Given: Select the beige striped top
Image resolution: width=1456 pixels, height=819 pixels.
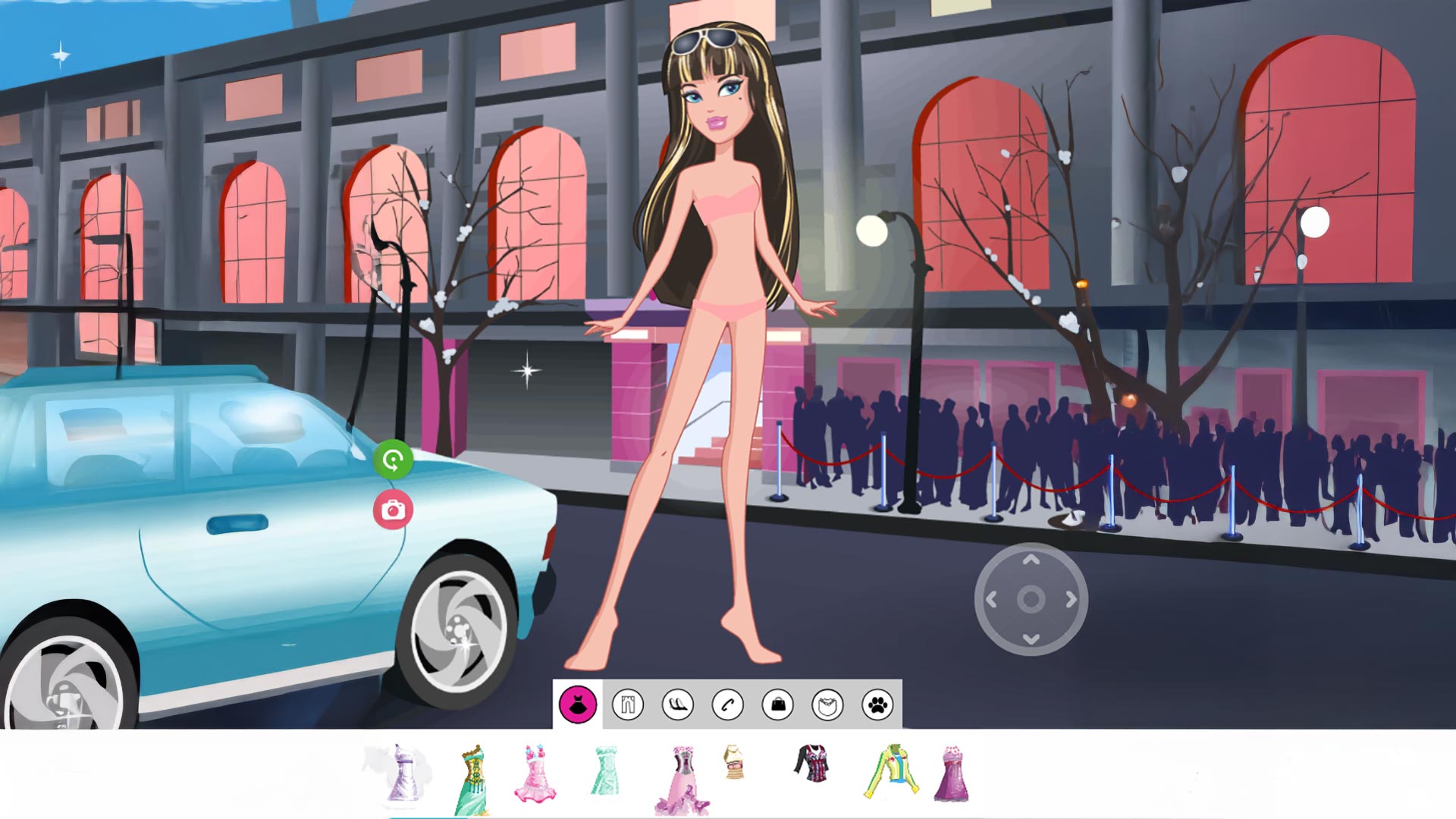Looking at the screenshot, I should [x=733, y=761].
